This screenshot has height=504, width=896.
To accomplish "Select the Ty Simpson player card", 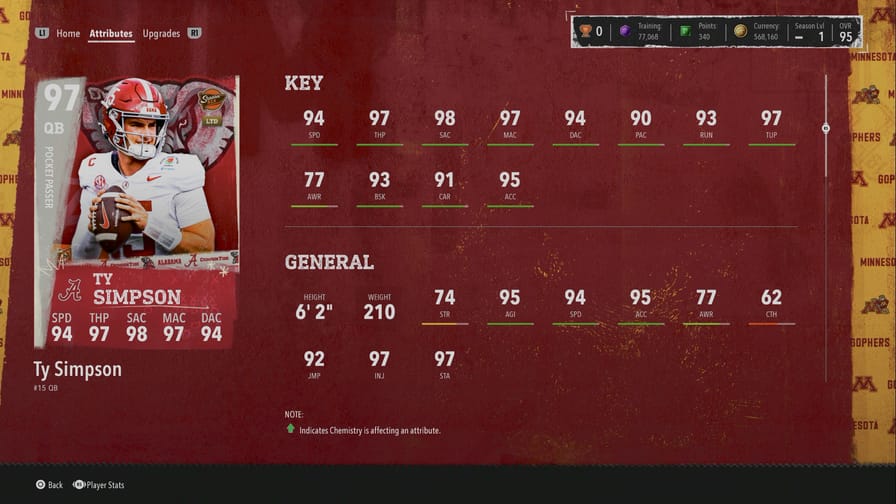I will [x=137, y=212].
